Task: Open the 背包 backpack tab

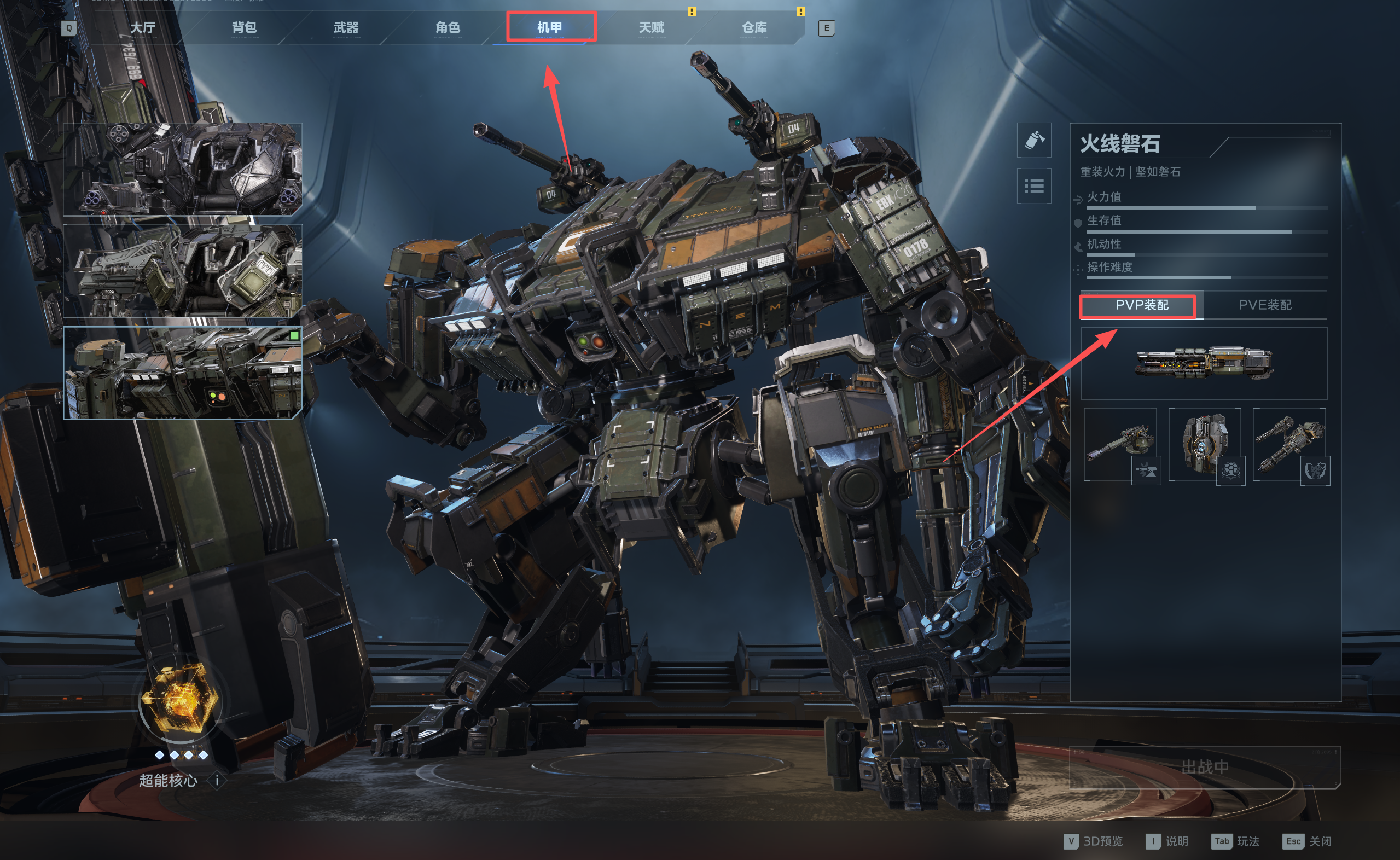Action: pyautogui.click(x=244, y=27)
